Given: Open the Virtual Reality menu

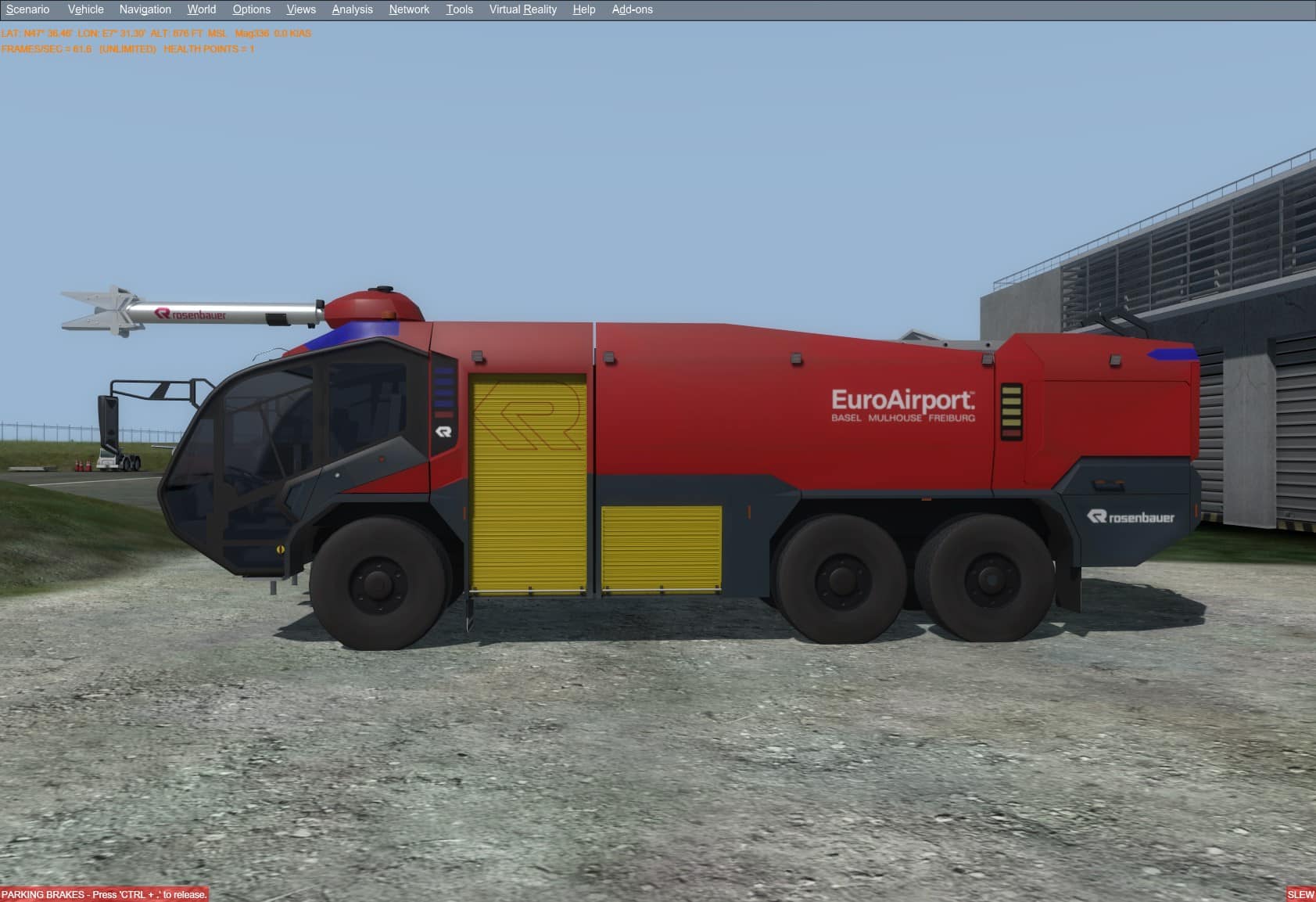Looking at the screenshot, I should (522, 9).
